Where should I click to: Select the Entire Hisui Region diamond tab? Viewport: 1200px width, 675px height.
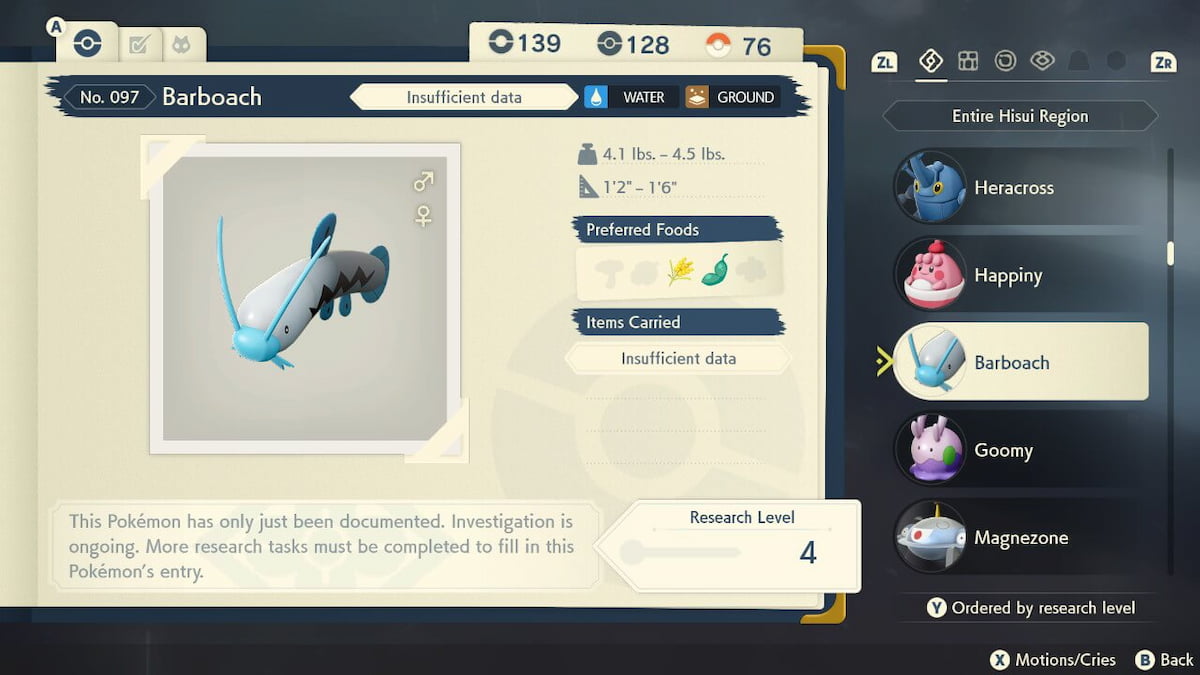click(x=930, y=61)
